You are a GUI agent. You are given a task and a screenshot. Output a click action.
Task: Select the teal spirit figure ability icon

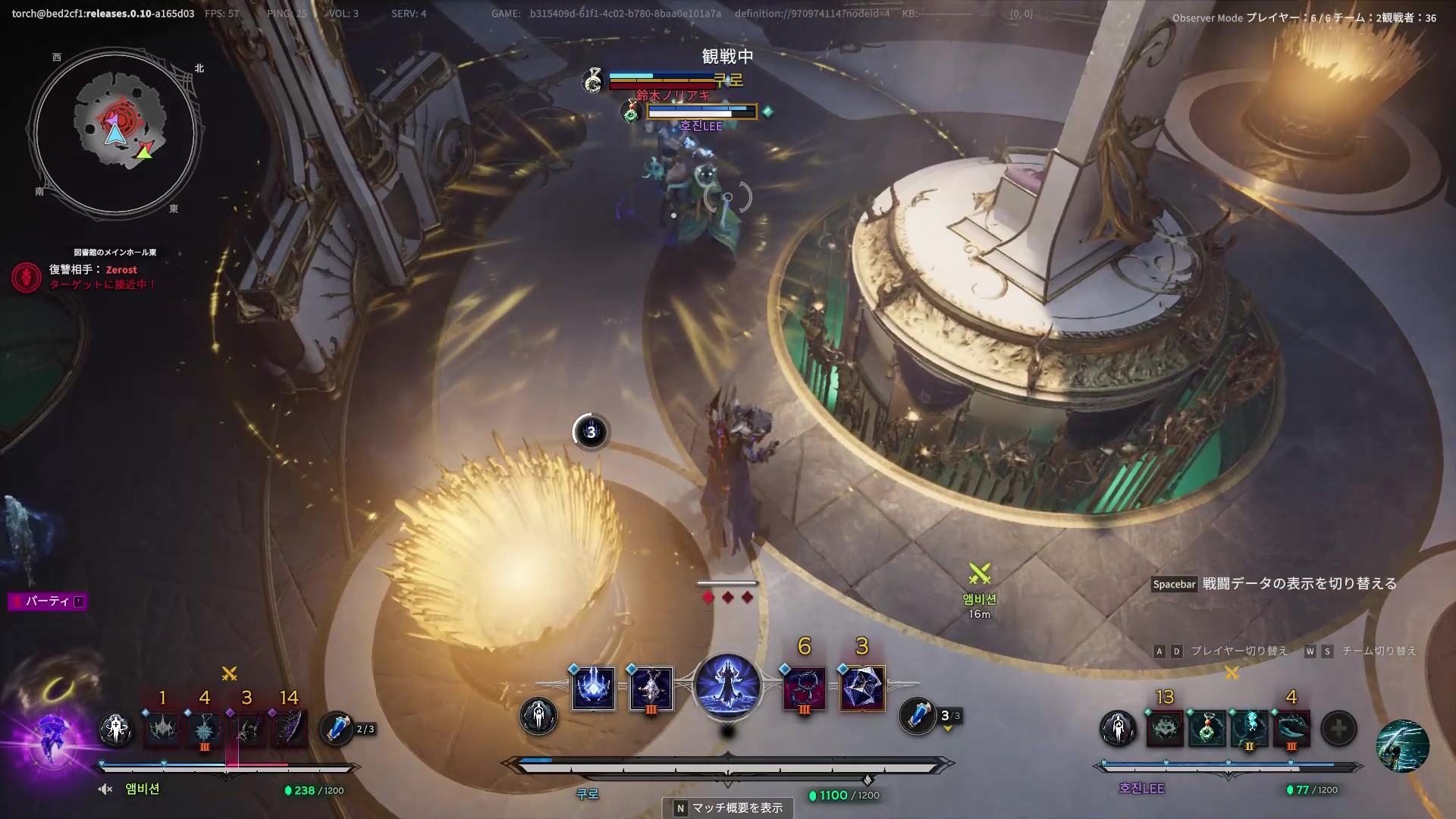1249,729
